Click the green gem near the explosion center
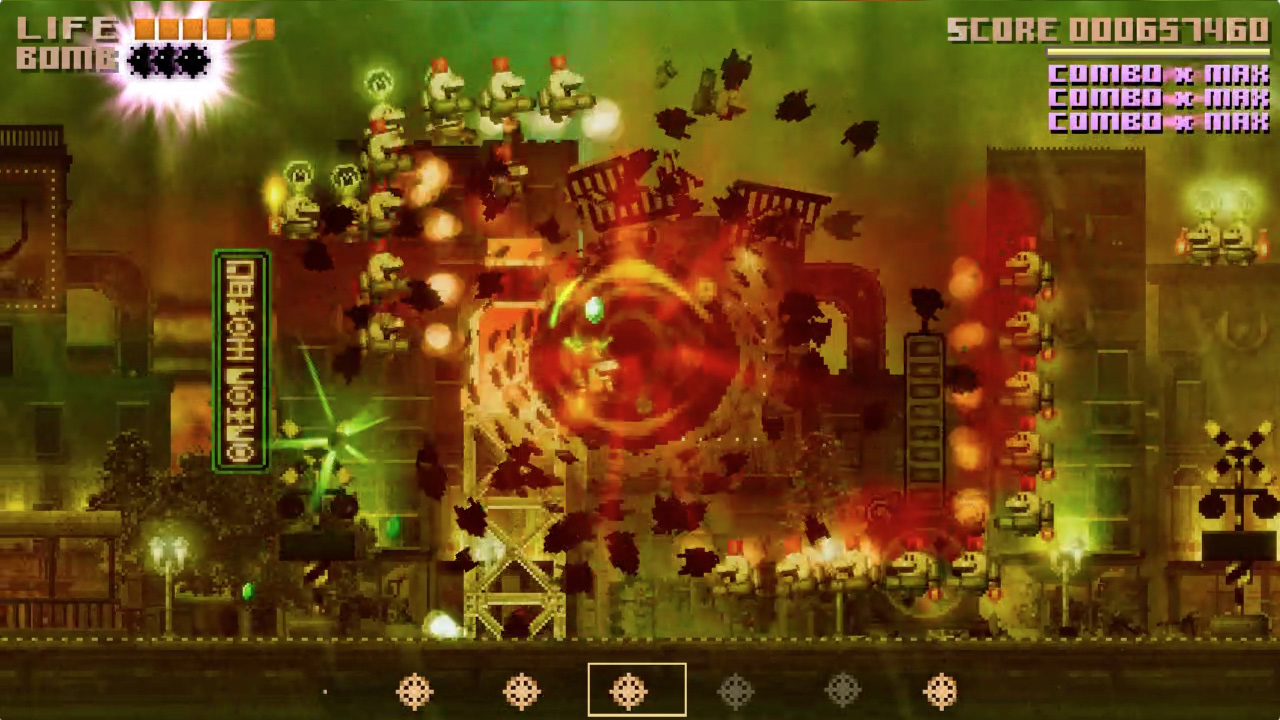The width and height of the screenshot is (1280, 720). tap(593, 310)
